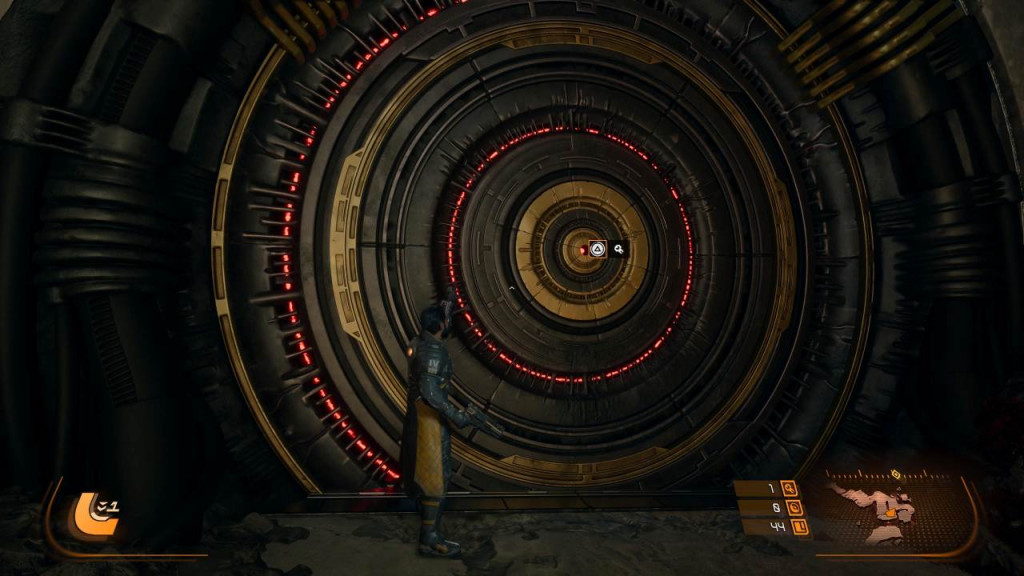
Task: Click the key count icon
Action: (790, 488)
